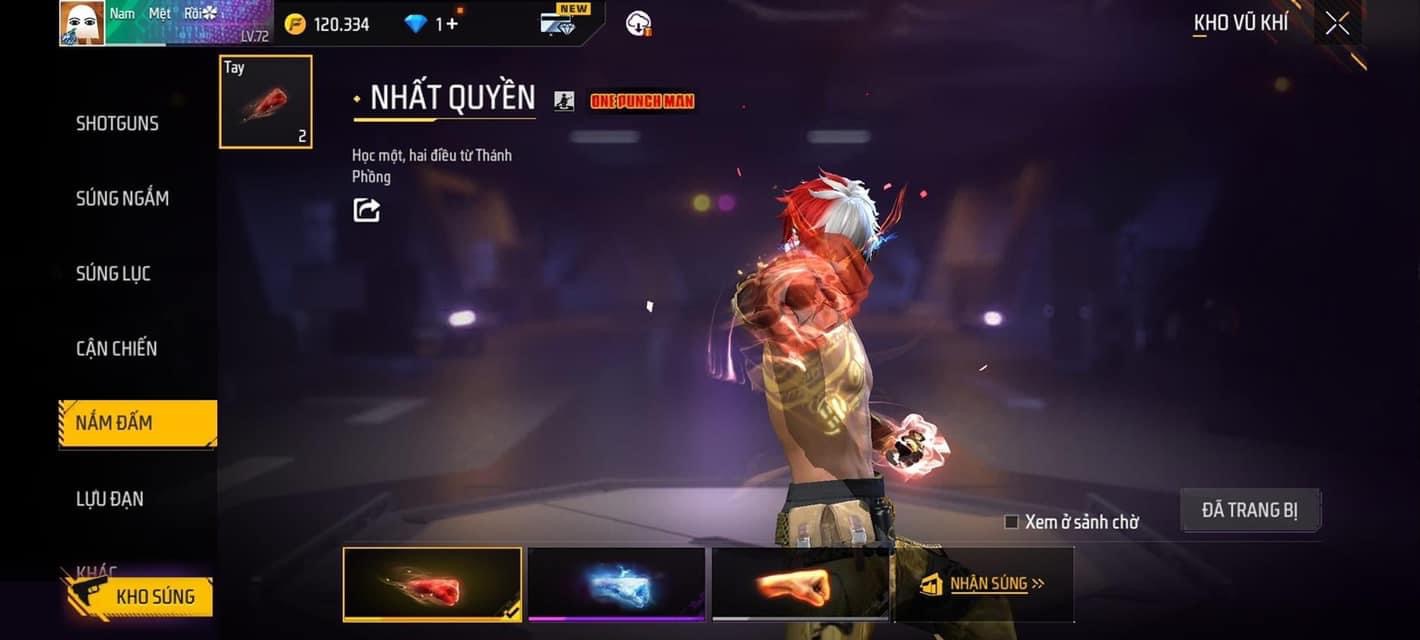Click the KHO SÚNG button

coord(140,598)
